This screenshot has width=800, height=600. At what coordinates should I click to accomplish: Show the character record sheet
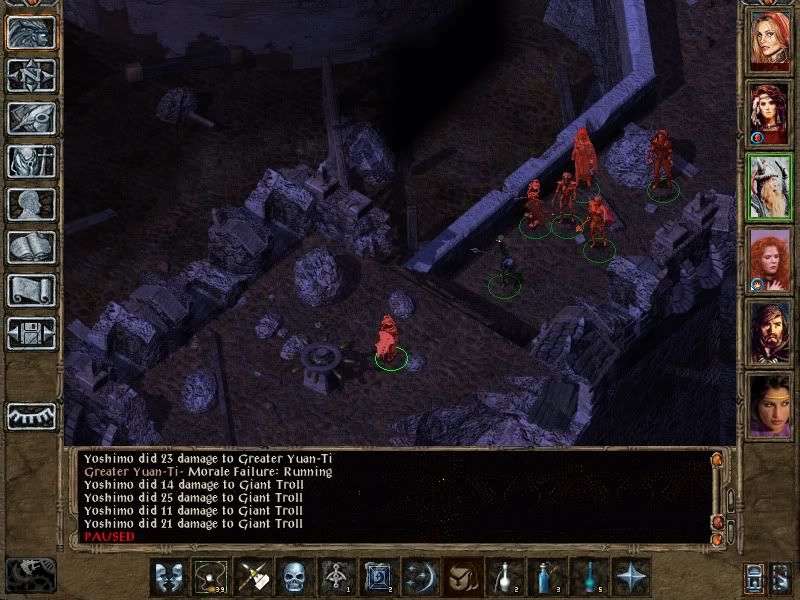[31, 204]
